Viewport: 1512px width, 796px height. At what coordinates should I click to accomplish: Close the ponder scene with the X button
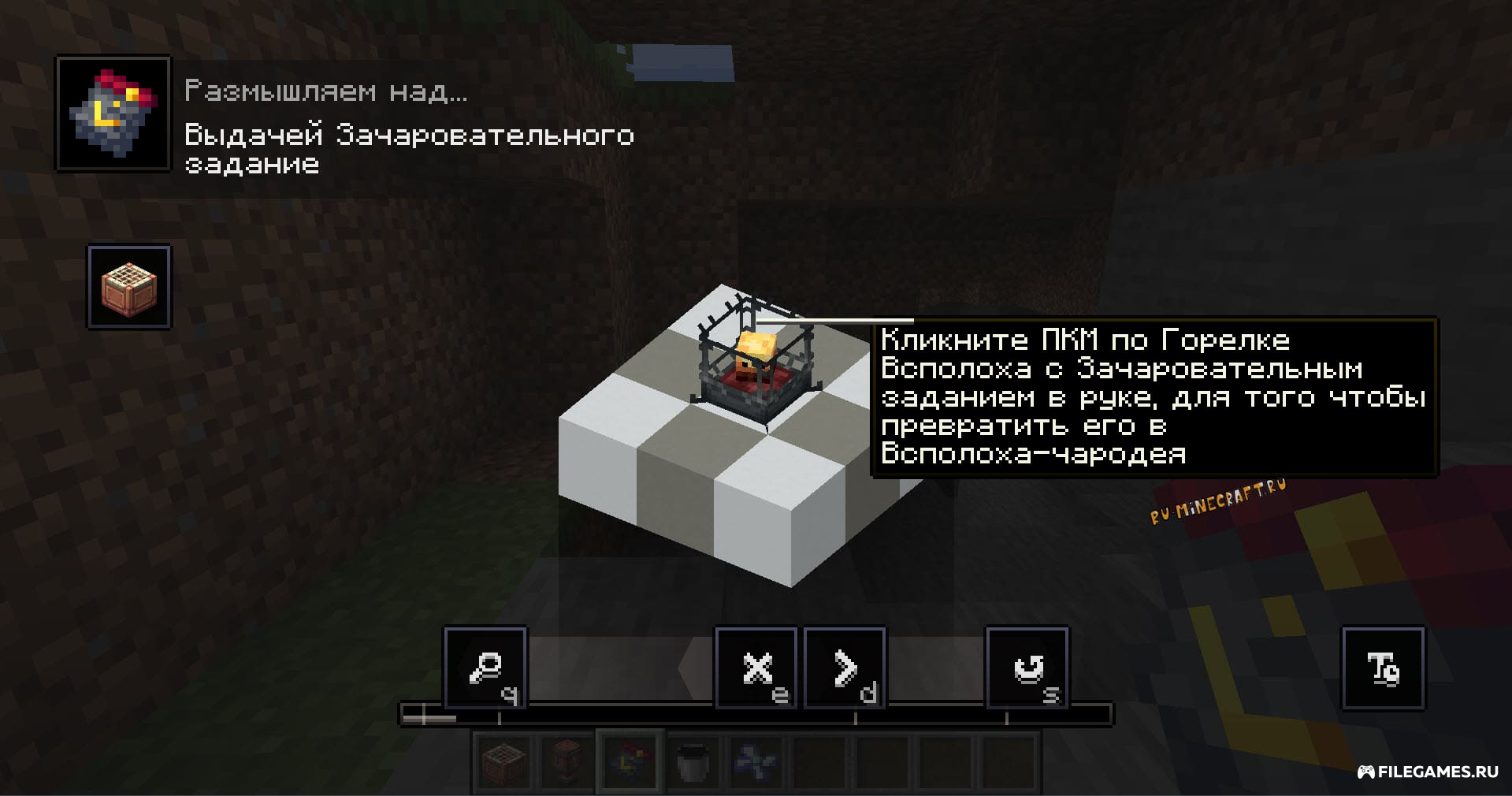tap(756, 669)
